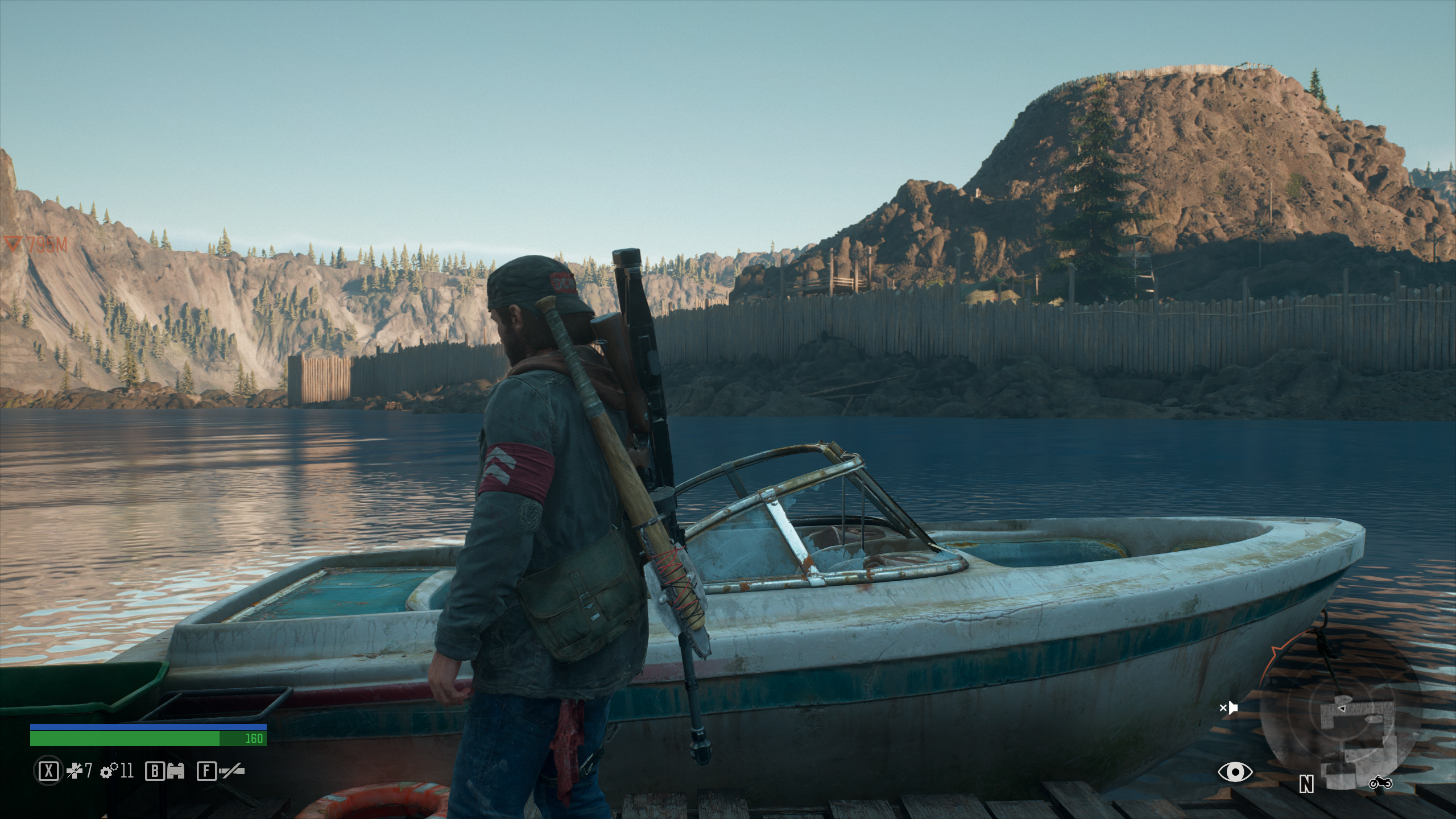Select the orange triangle objective waypoint marker
The width and height of the screenshot is (1456, 819).
[x=11, y=245]
